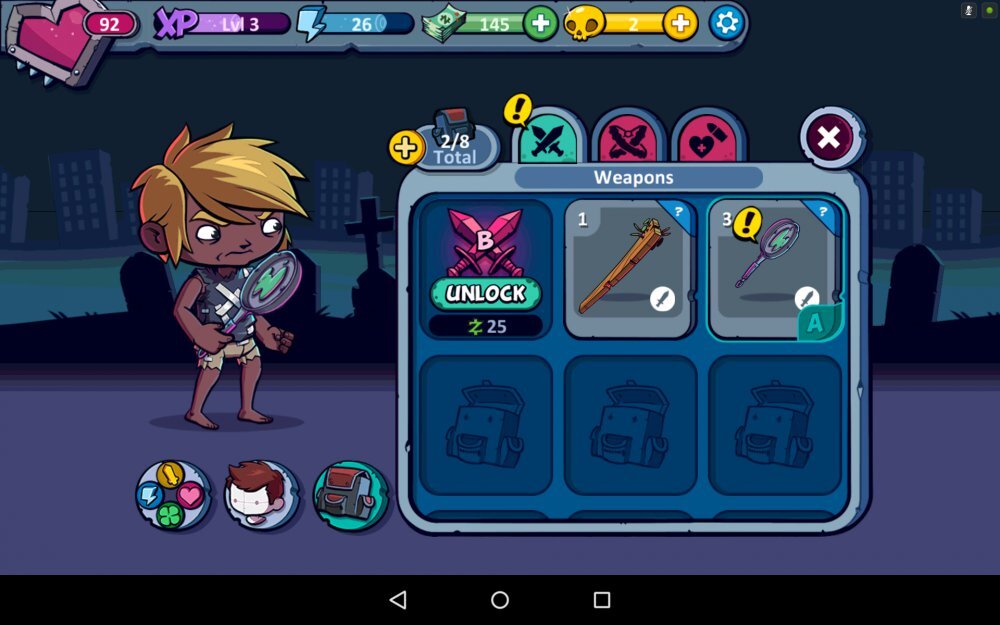Screen dimensions: 1000x625
Task: Switch to the crossed swords Weapons tab
Action: click(x=548, y=141)
